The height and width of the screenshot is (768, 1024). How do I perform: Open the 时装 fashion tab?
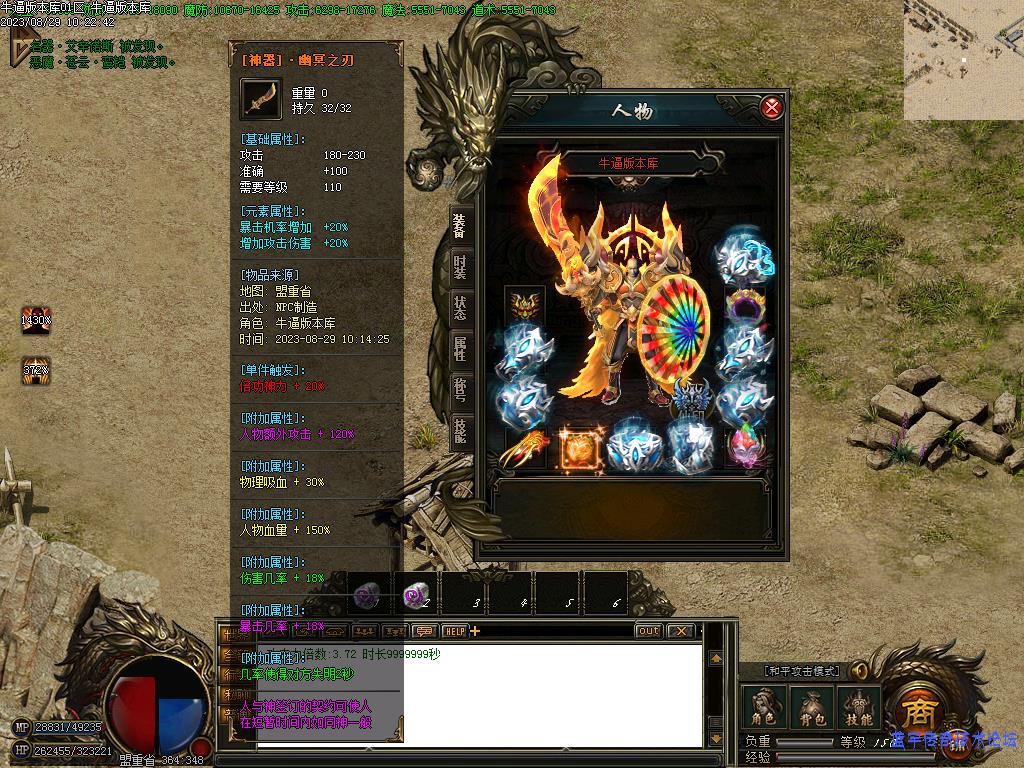pyautogui.click(x=459, y=266)
